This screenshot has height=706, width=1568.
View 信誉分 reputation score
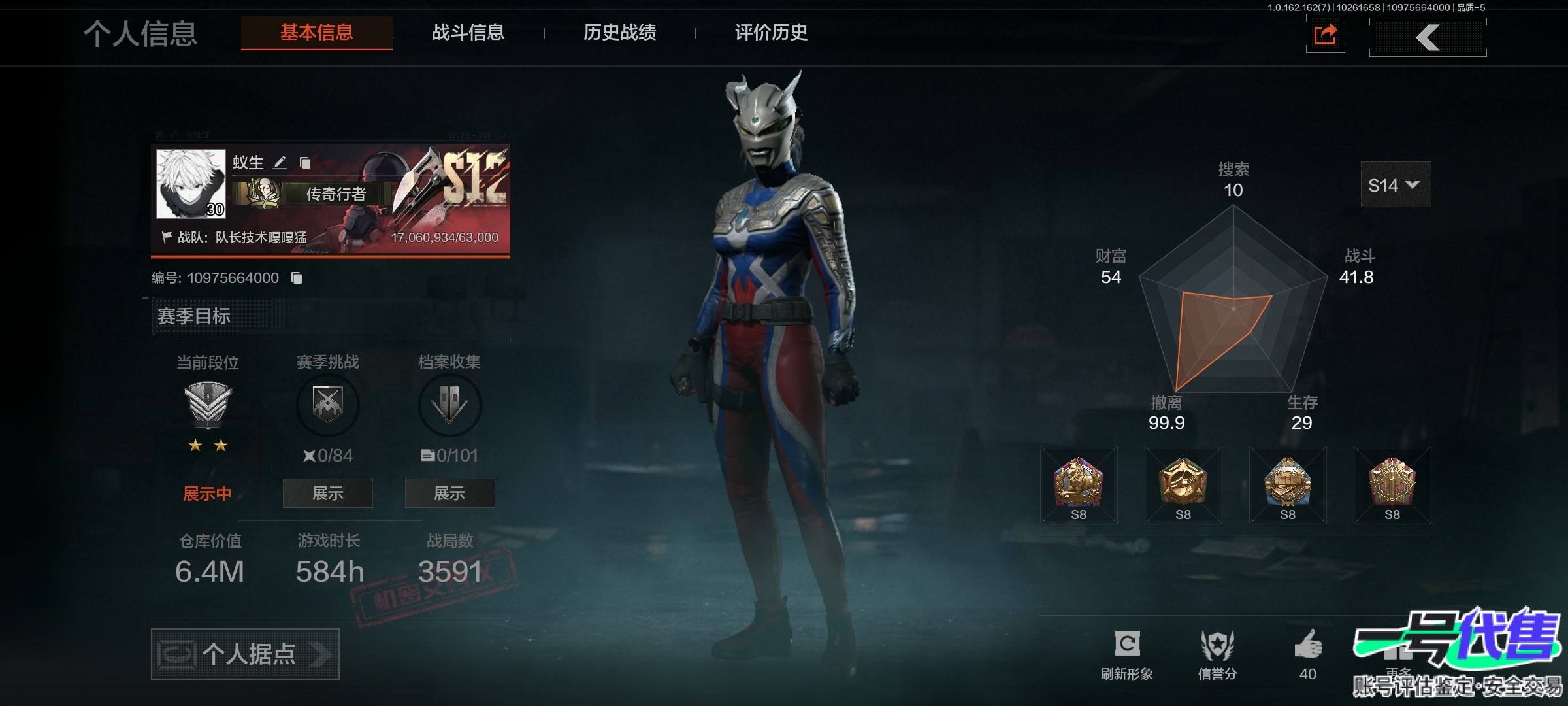click(x=1217, y=654)
